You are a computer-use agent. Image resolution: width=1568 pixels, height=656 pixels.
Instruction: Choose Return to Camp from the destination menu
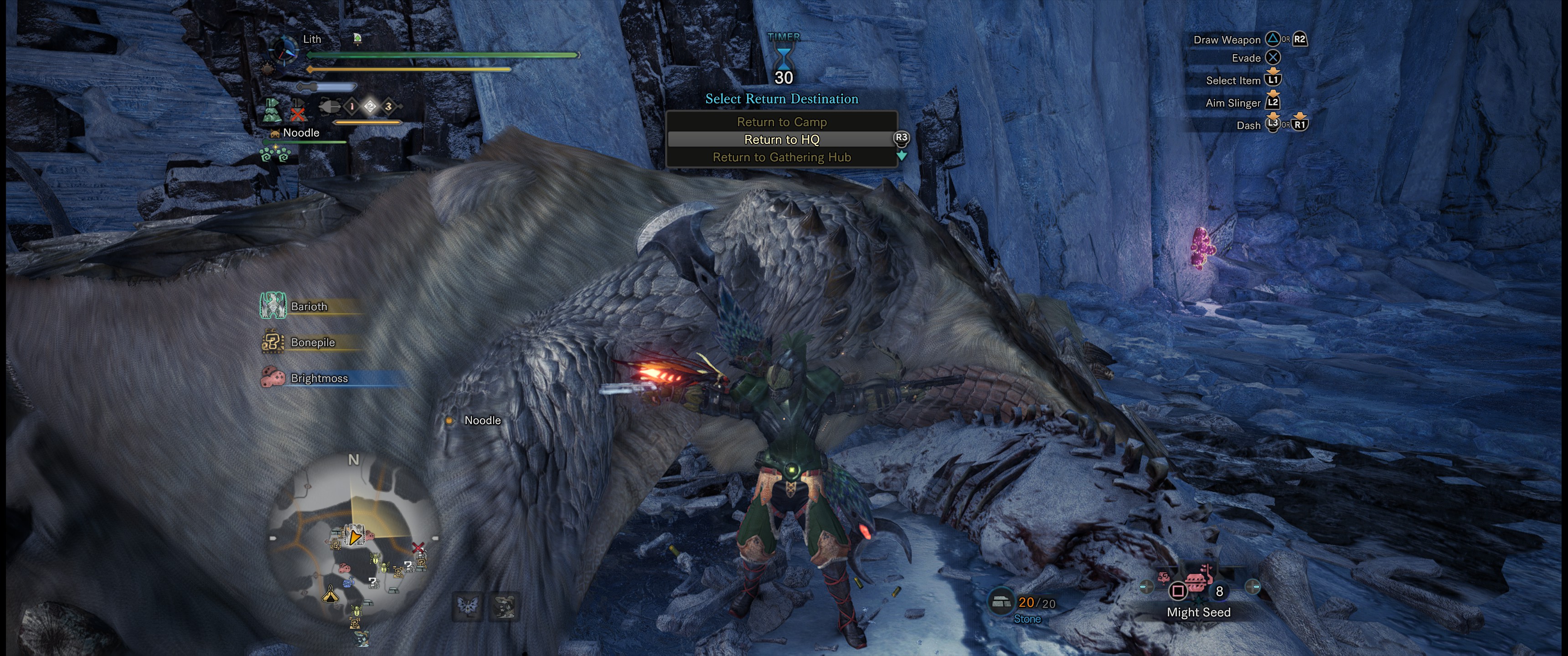782,122
